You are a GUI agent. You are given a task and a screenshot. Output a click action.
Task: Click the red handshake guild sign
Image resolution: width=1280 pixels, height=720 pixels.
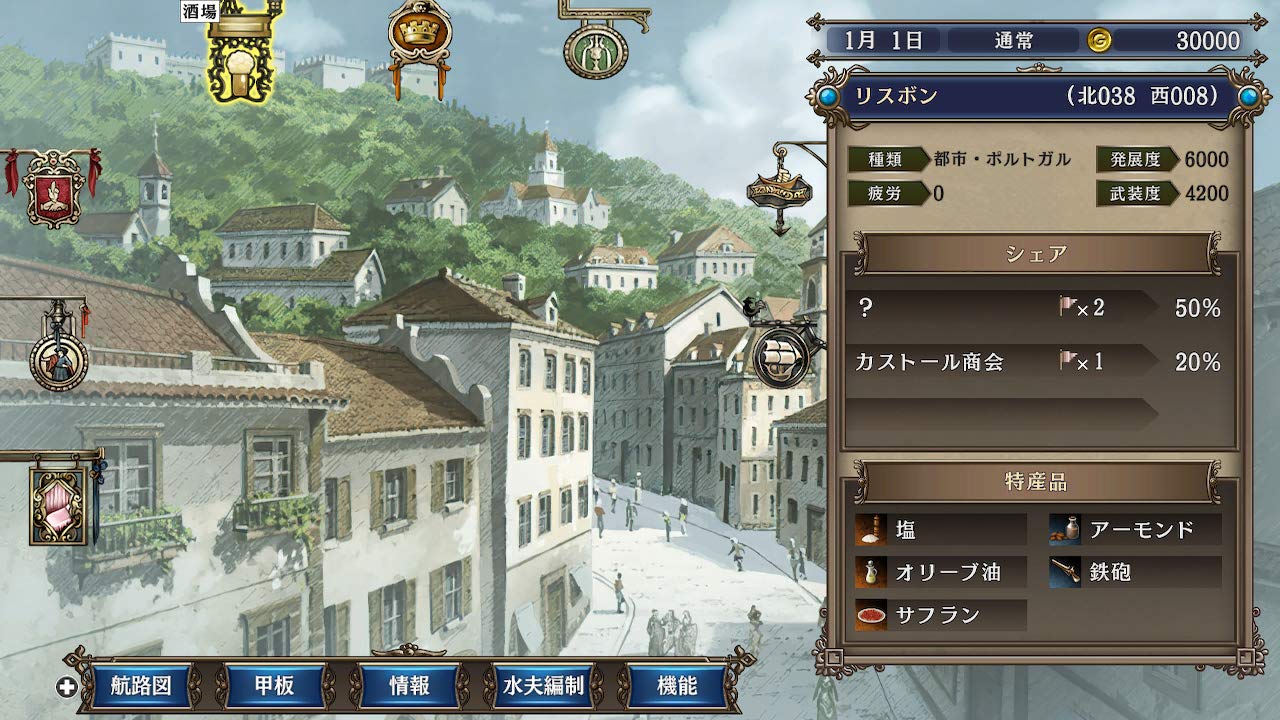(x=52, y=196)
